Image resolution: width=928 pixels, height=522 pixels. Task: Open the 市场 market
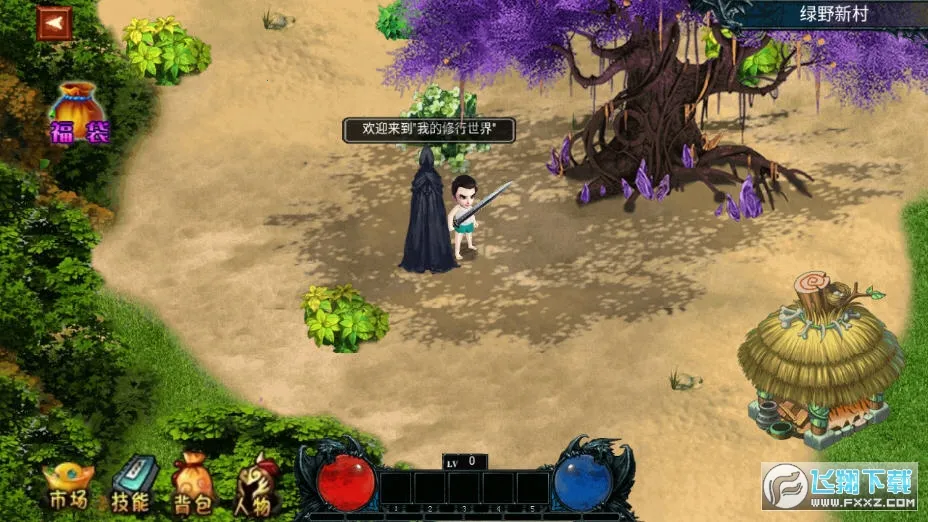67,485
